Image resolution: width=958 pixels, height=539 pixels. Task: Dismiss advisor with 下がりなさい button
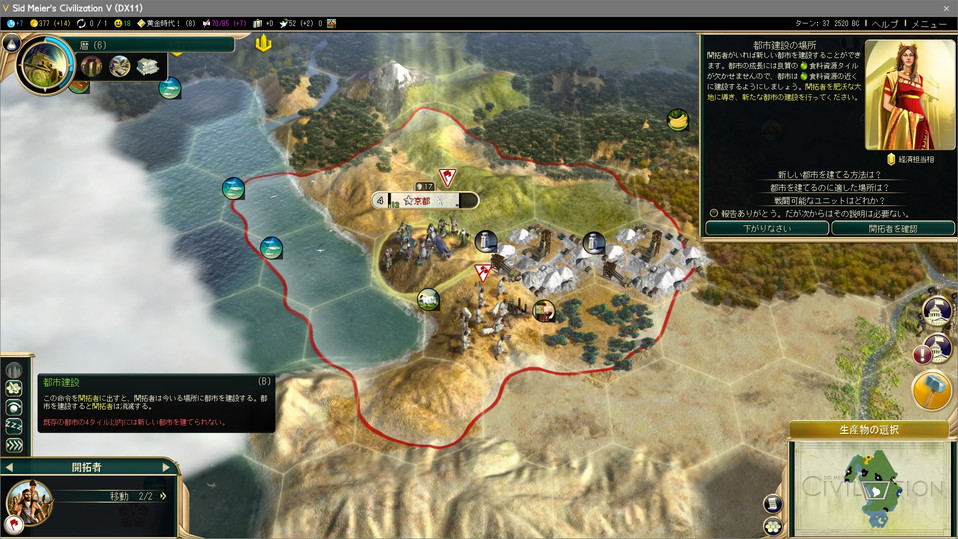coord(767,228)
